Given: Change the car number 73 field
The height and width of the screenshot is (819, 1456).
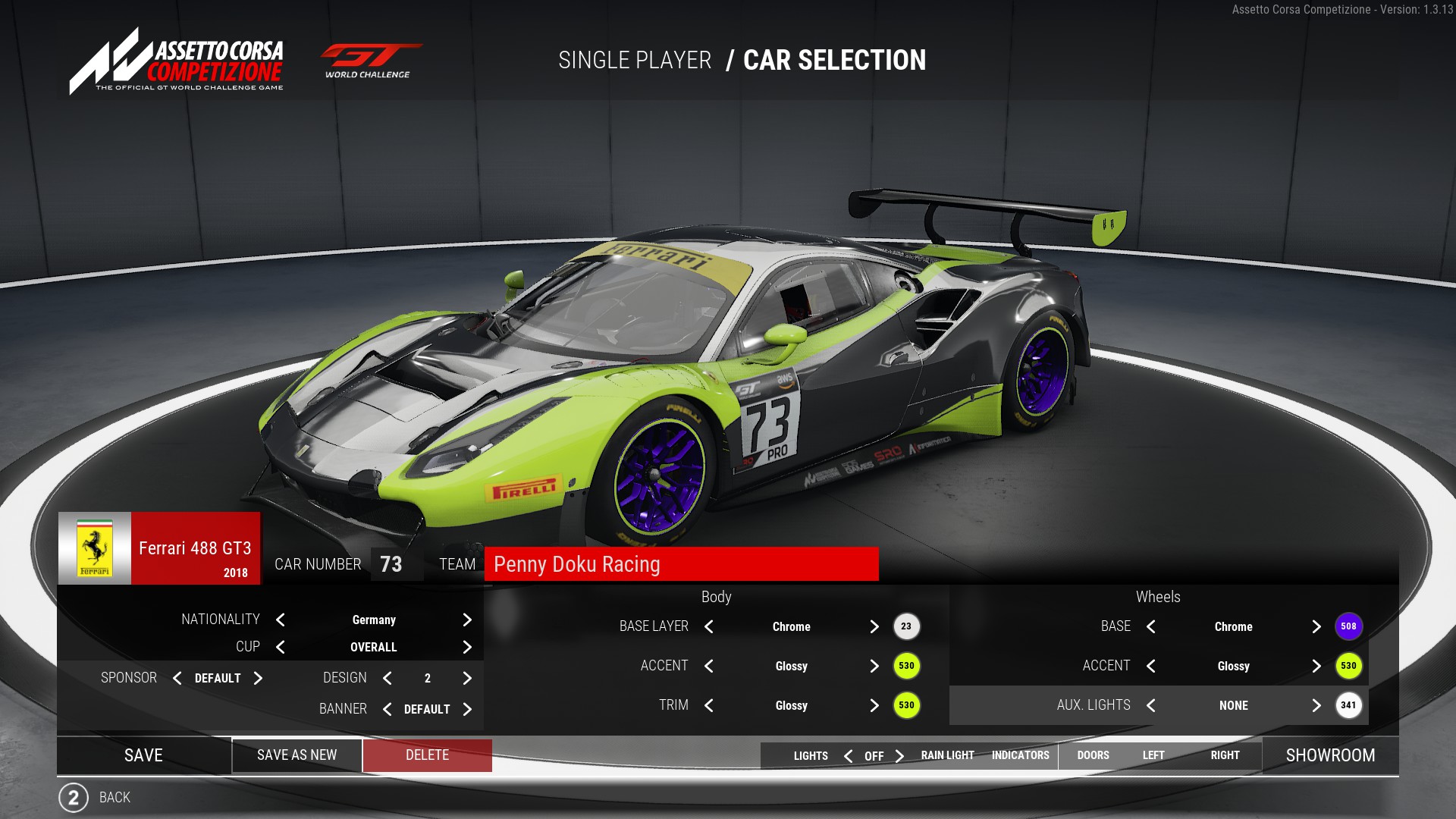Looking at the screenshot, I should tap(391, 564).
